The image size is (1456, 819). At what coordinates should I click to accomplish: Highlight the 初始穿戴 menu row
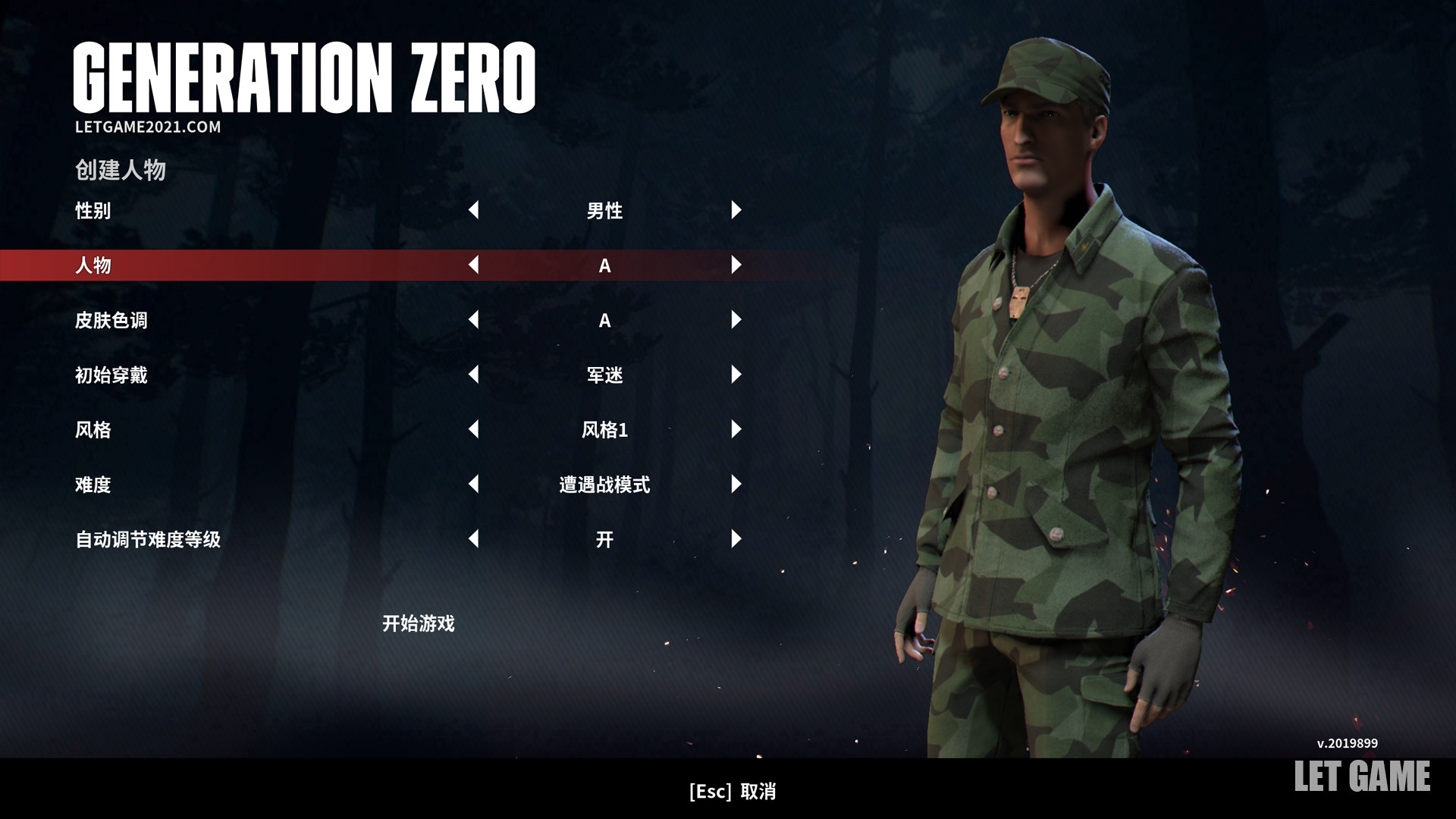click(x=111, y=375)
